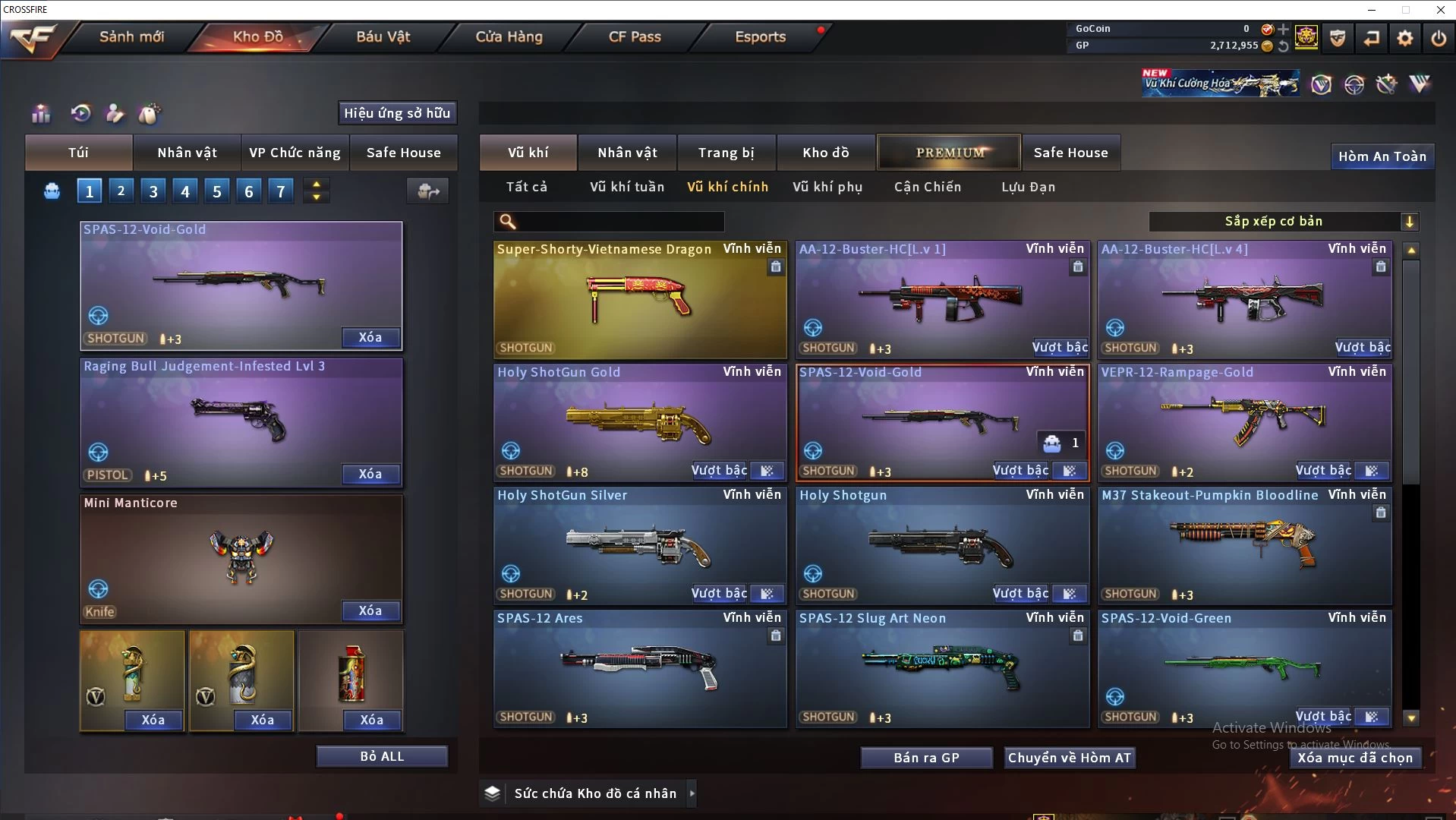Open the gear settings icon
Screen dimensions: 1456x820
(1404, 38)
